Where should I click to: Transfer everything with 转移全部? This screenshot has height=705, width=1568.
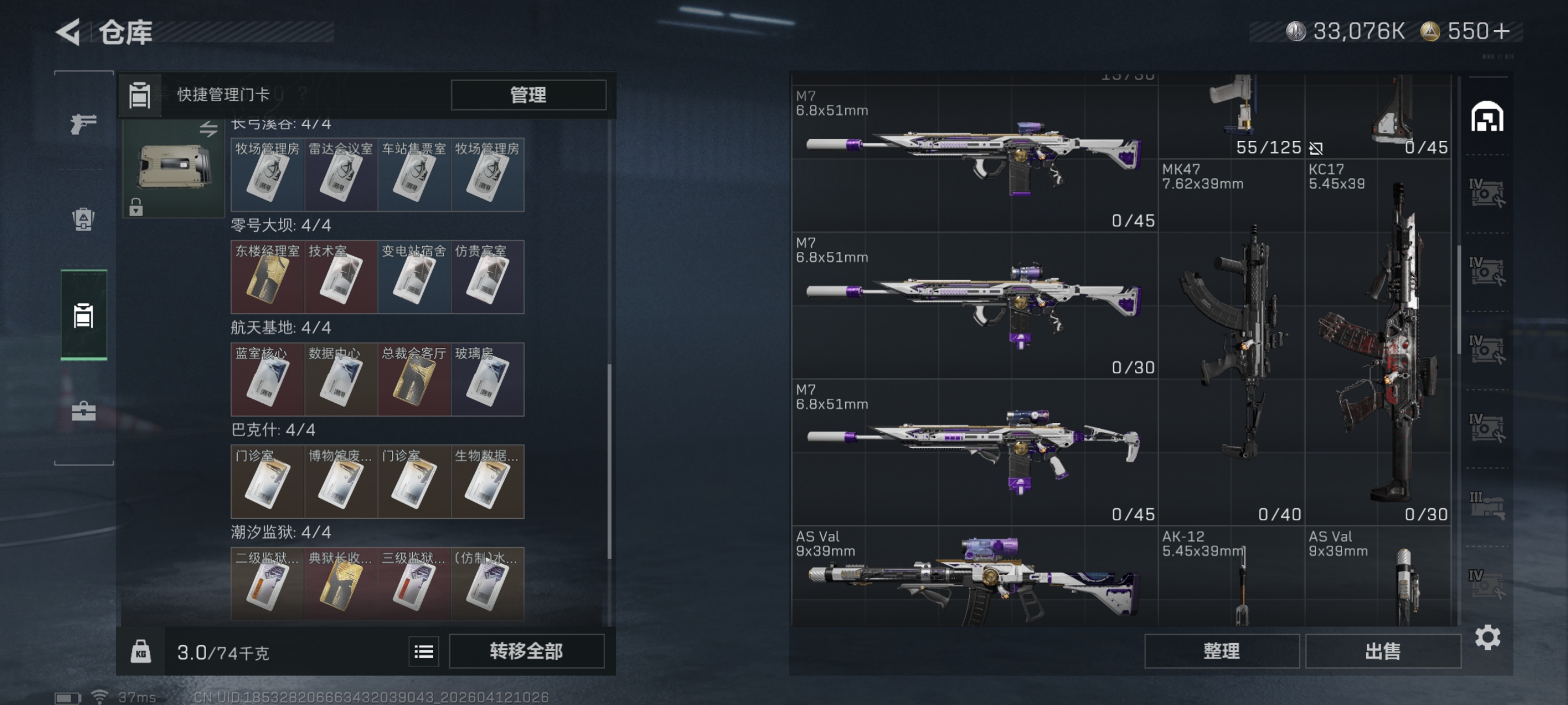(527, 651)
